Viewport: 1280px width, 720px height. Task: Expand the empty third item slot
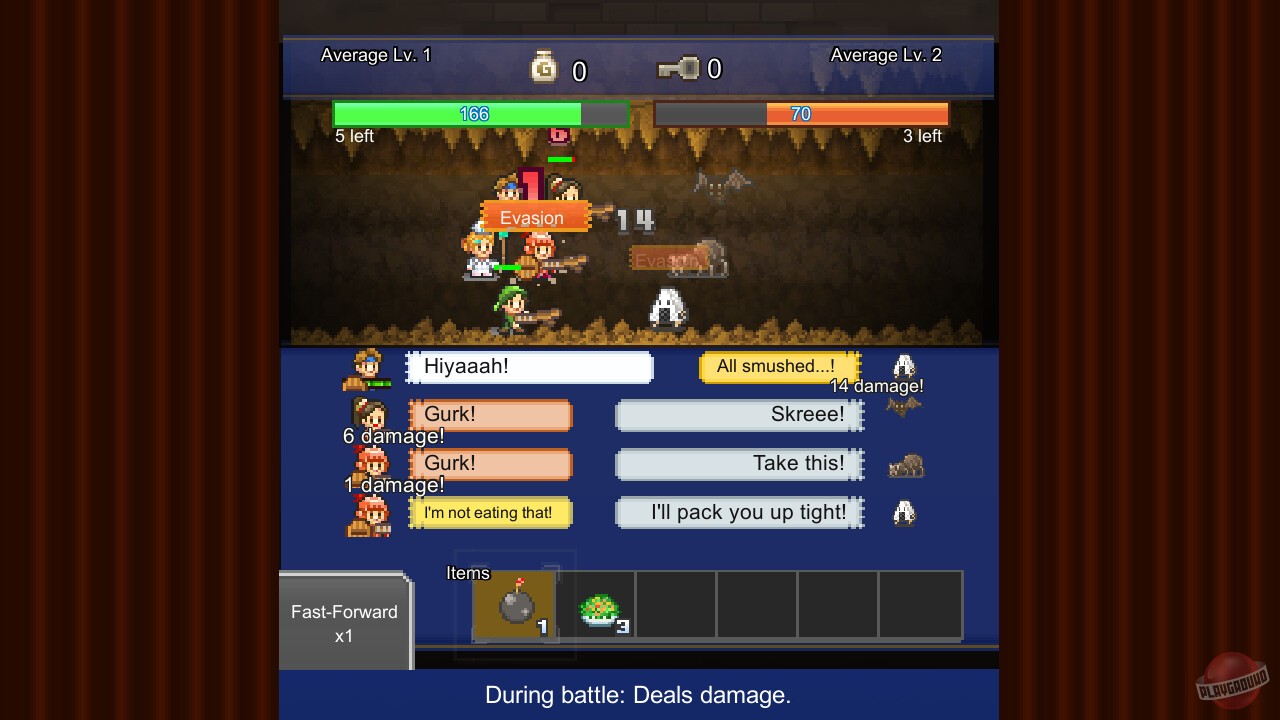[675, 605]
